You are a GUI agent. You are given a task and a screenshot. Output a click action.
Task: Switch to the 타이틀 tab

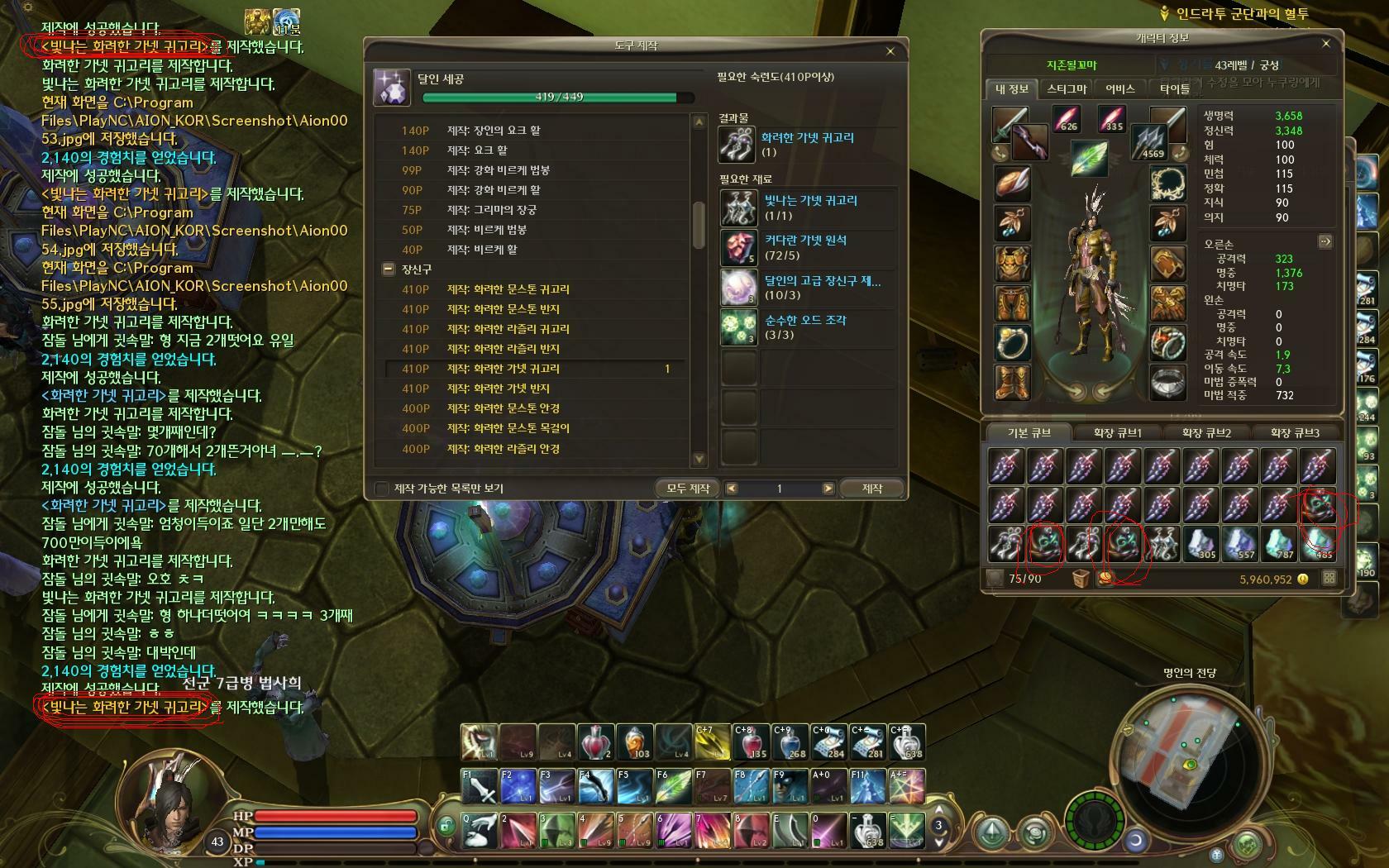pos(1174,88)
